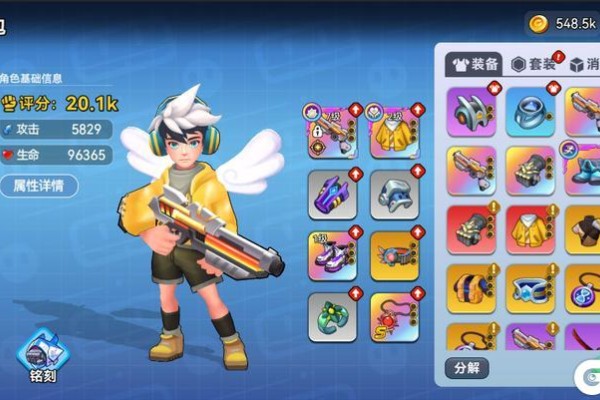
Task: Select the equipped purple sneakers slot
Action: click(x=333, y=254)
